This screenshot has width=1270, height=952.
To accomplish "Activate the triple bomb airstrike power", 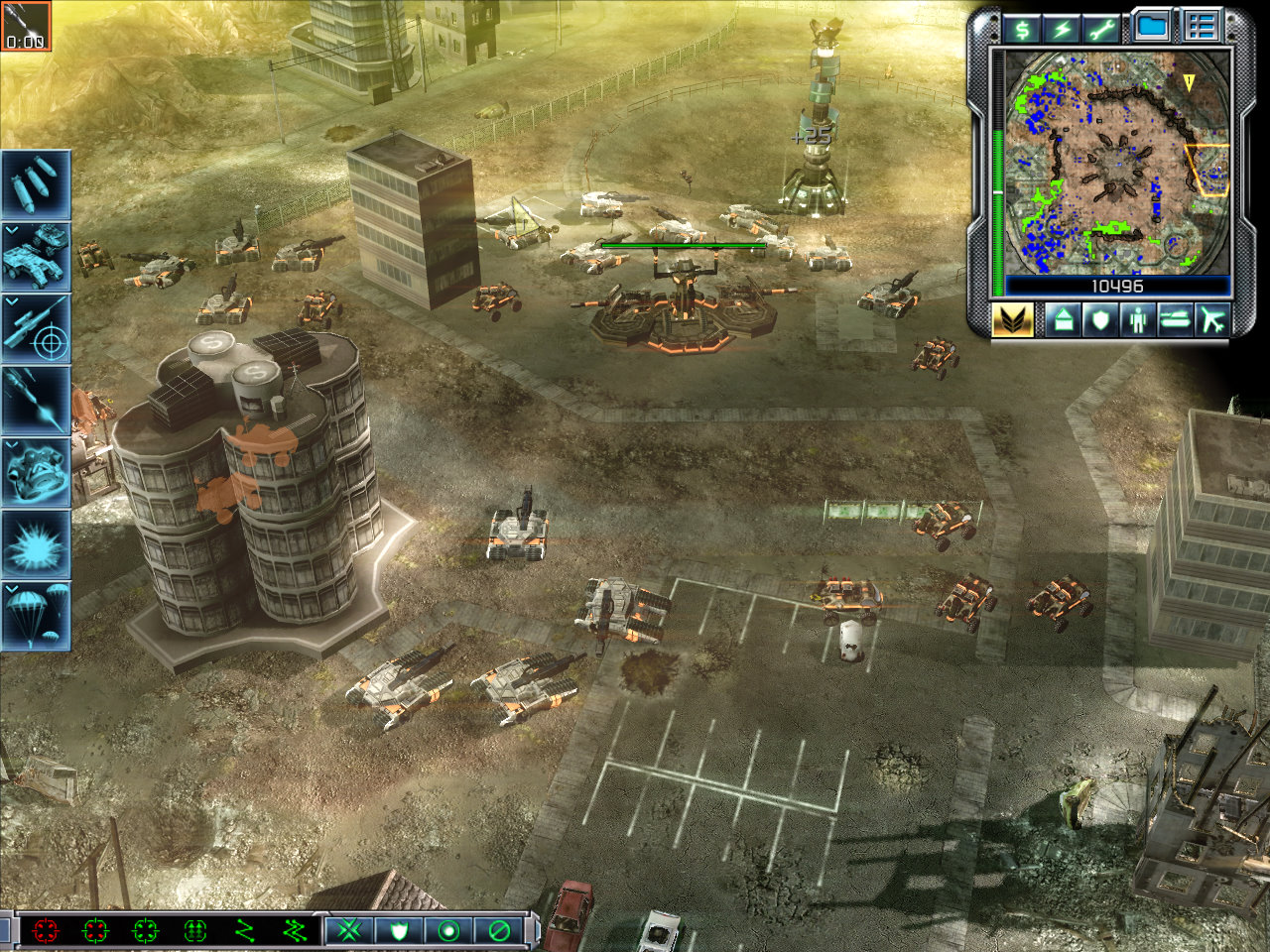I will [36, 184].
